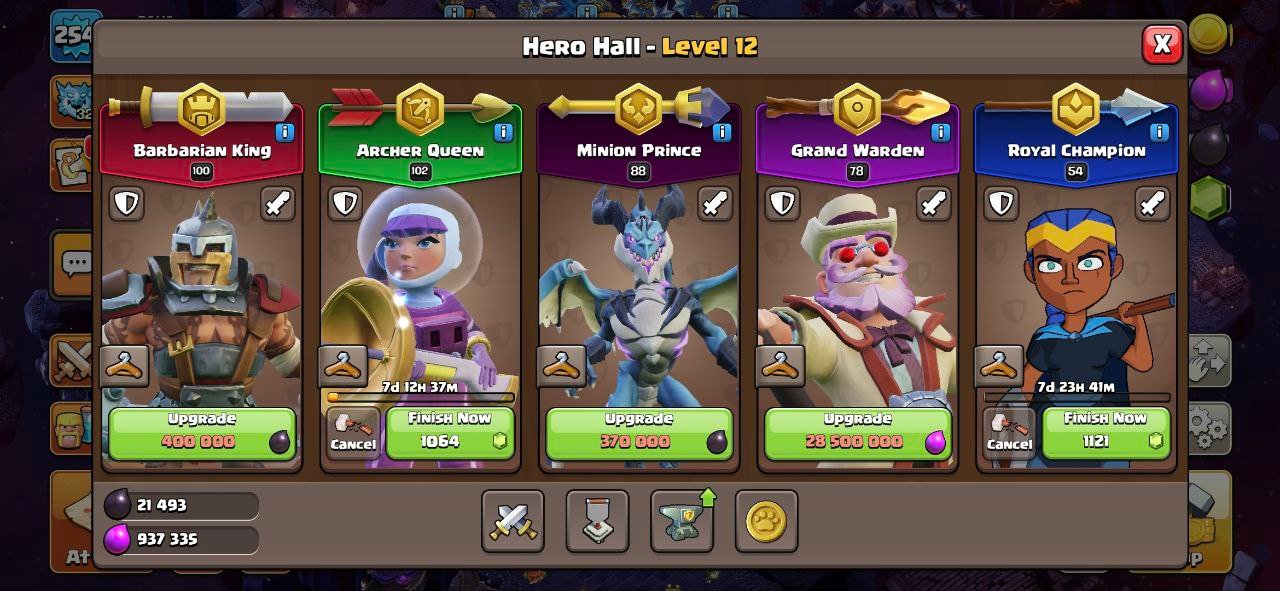
Task: View Grand Warden info
Action: [x=940, y=132]
